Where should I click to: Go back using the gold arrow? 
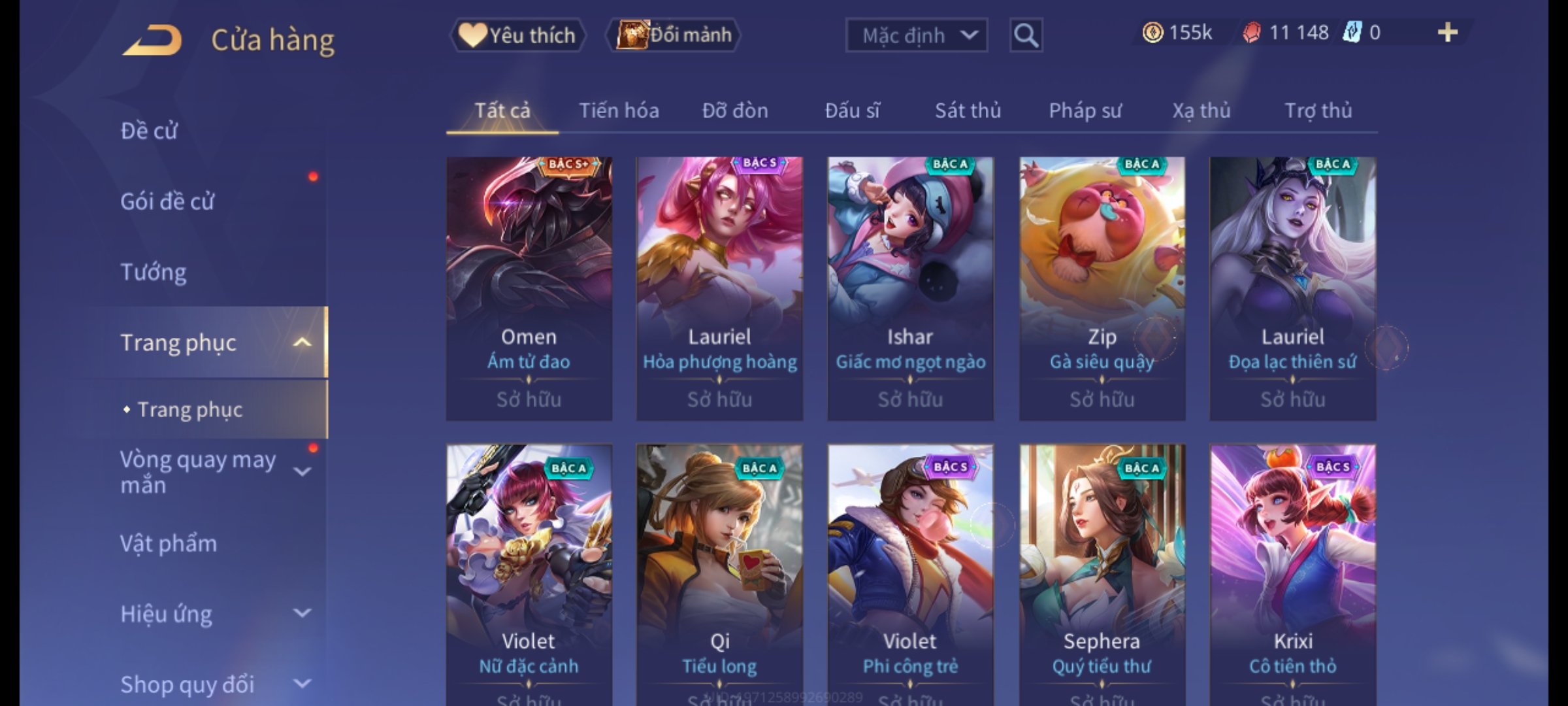[x=152, y=41]
